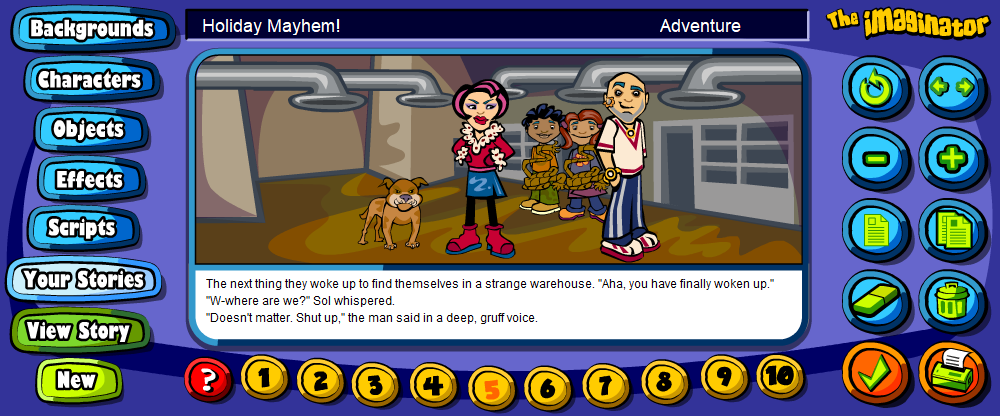Open the Backgrounds menu

click(90, 29)
